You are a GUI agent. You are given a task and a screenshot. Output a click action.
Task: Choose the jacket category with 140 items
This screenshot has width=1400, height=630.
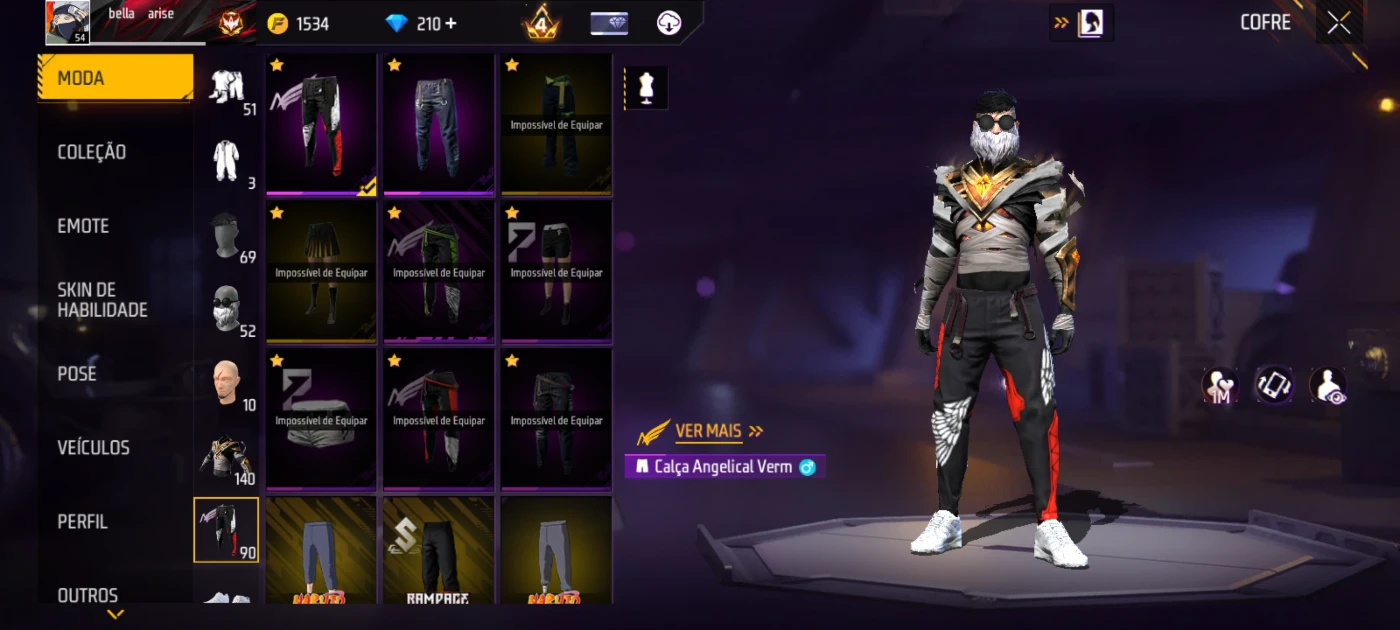(227, 457)
